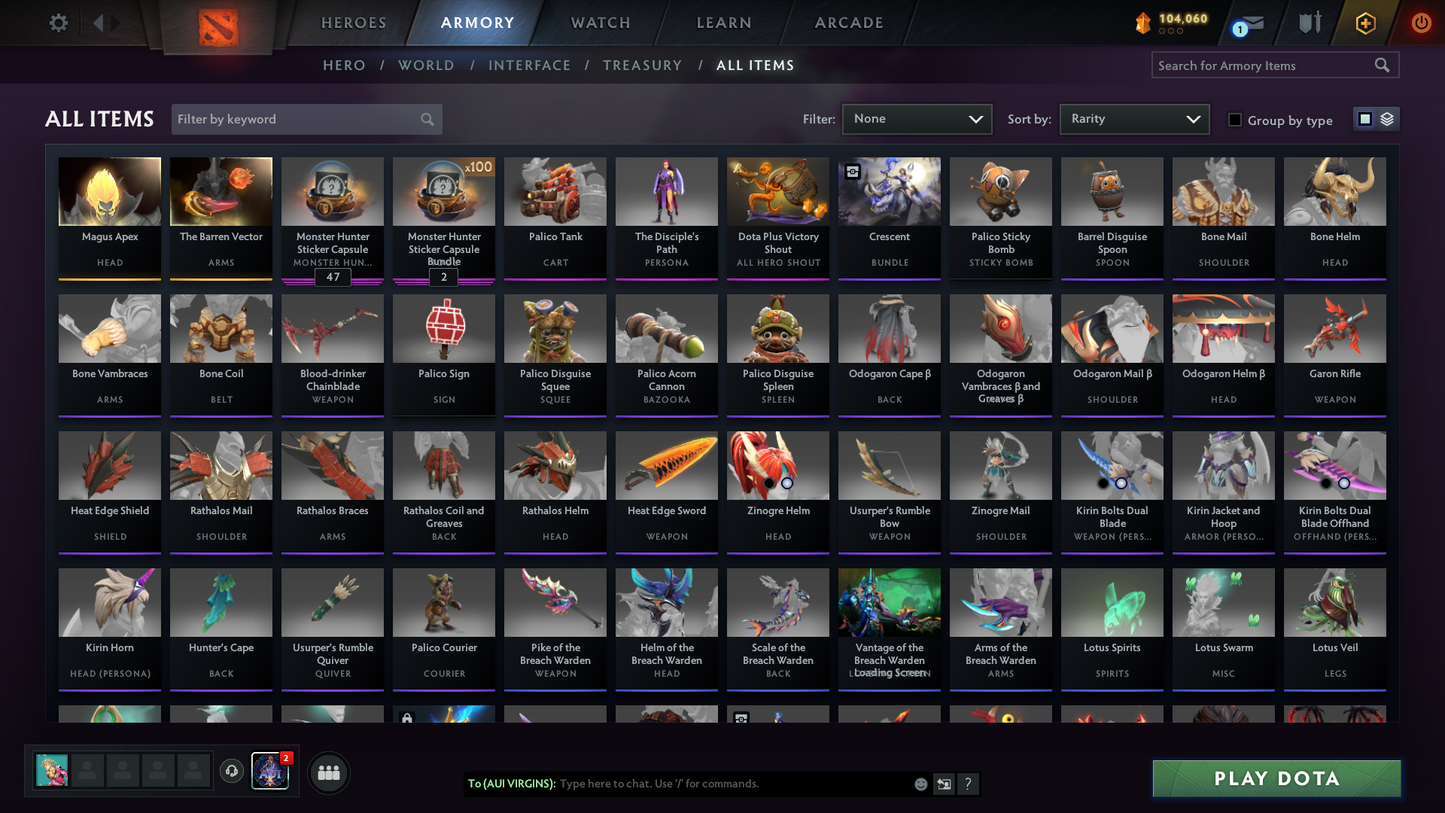Open the Filter dropdown set to None
Image resolution: width=1445 pixels, height=813 pixels.
[x=915, y=118]
